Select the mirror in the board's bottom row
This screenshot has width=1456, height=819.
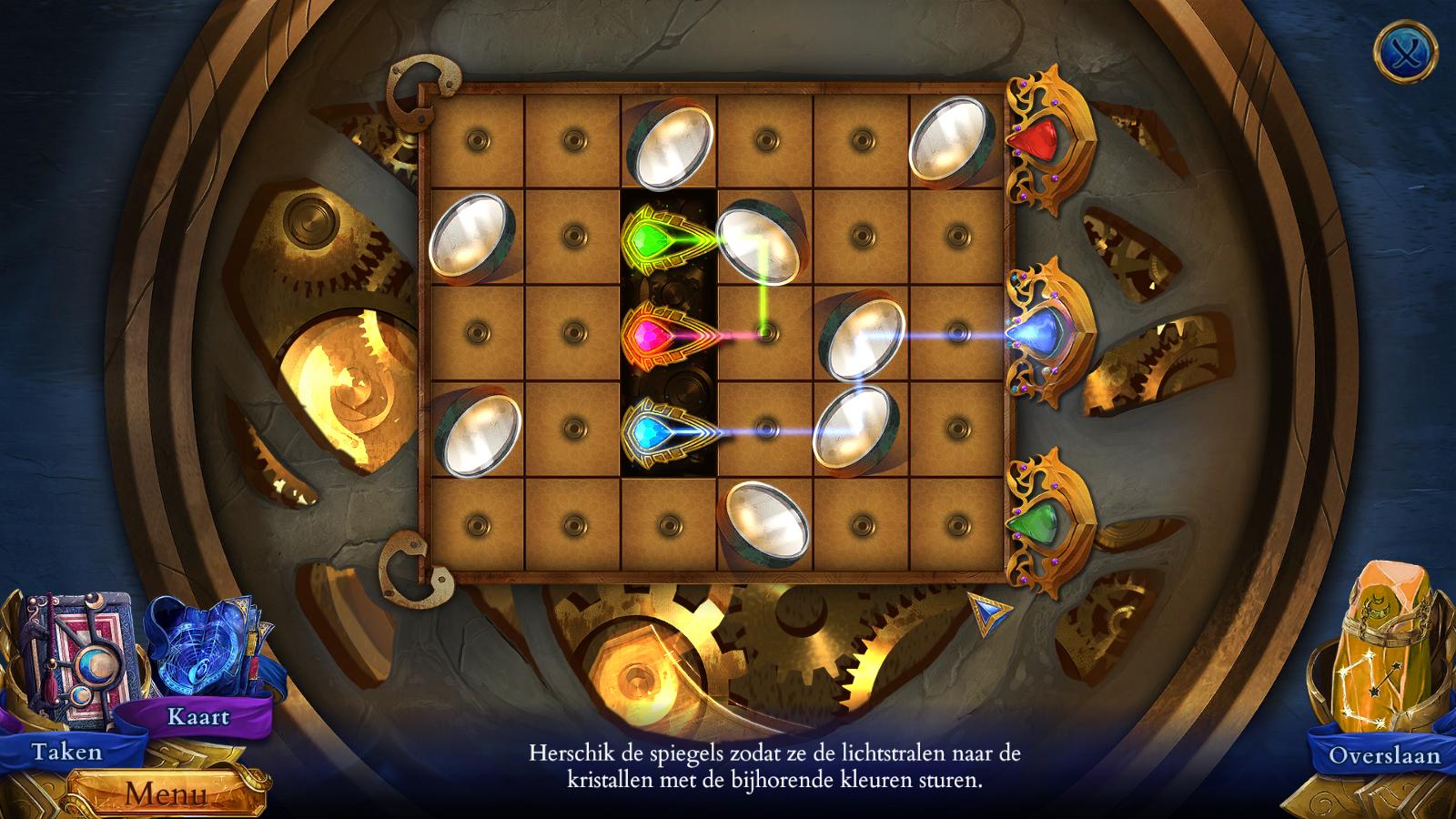click(766, 521)
